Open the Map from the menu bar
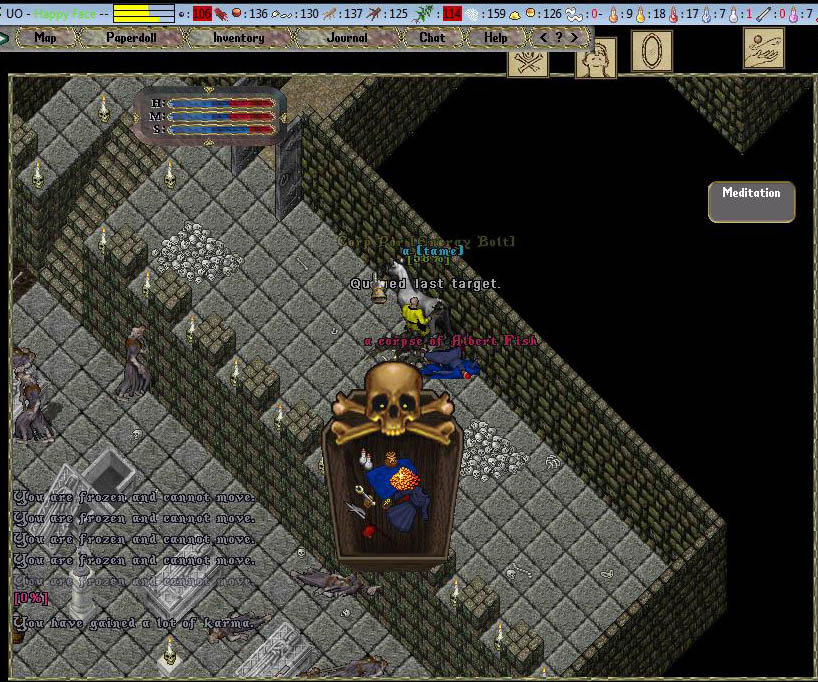Image resolution: width=818 pixels, height=682 pixels. [x=46, y=38]
